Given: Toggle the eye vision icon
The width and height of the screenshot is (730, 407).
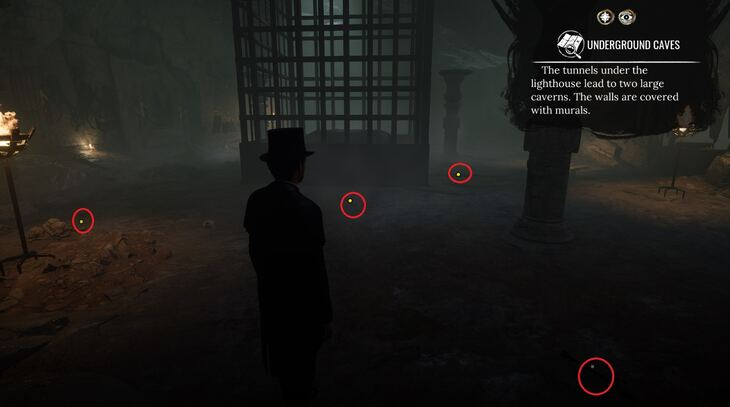Looking at the screenshot, I should [626, 16].
